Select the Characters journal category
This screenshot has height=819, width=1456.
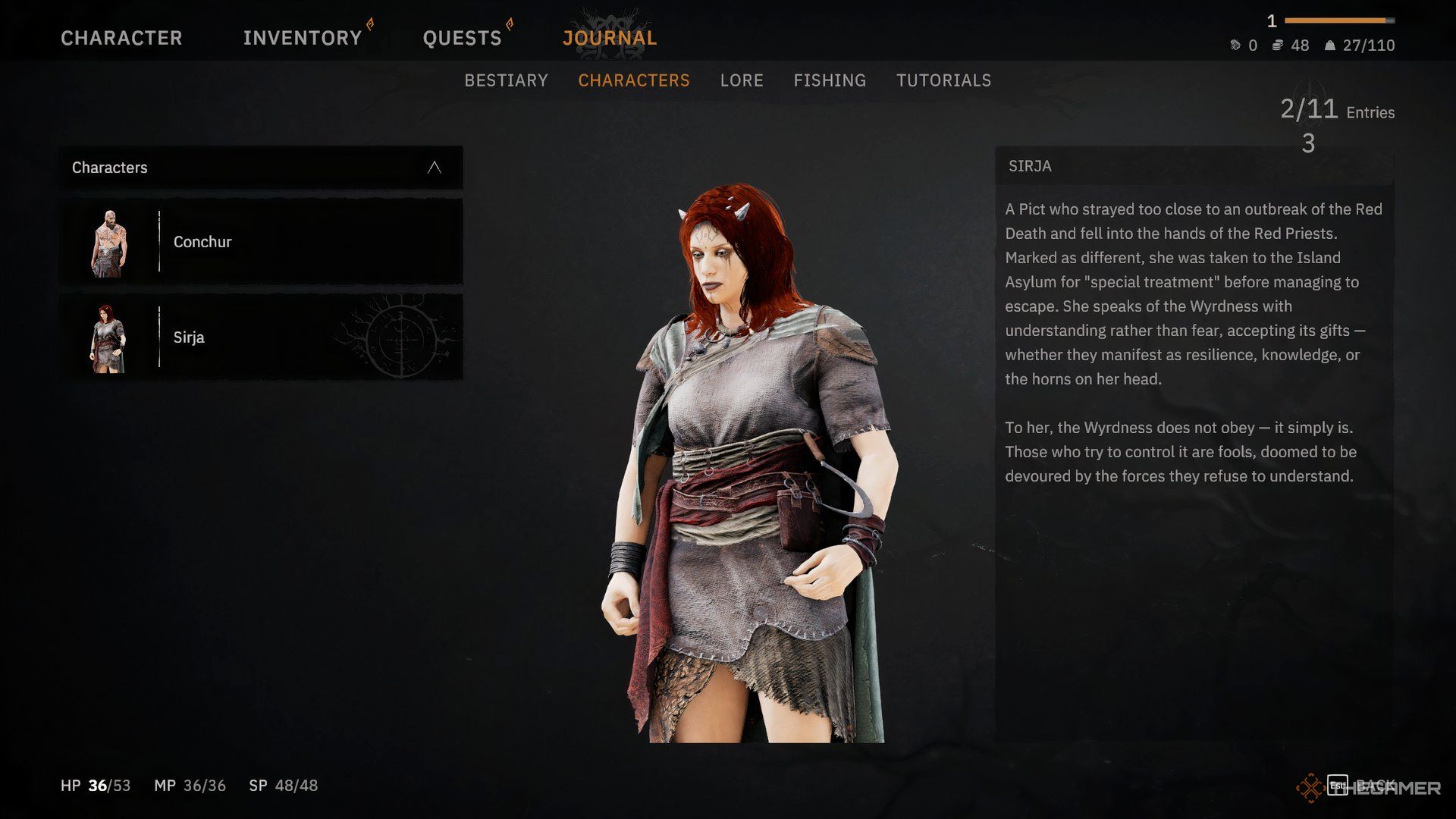coord(634,80)
